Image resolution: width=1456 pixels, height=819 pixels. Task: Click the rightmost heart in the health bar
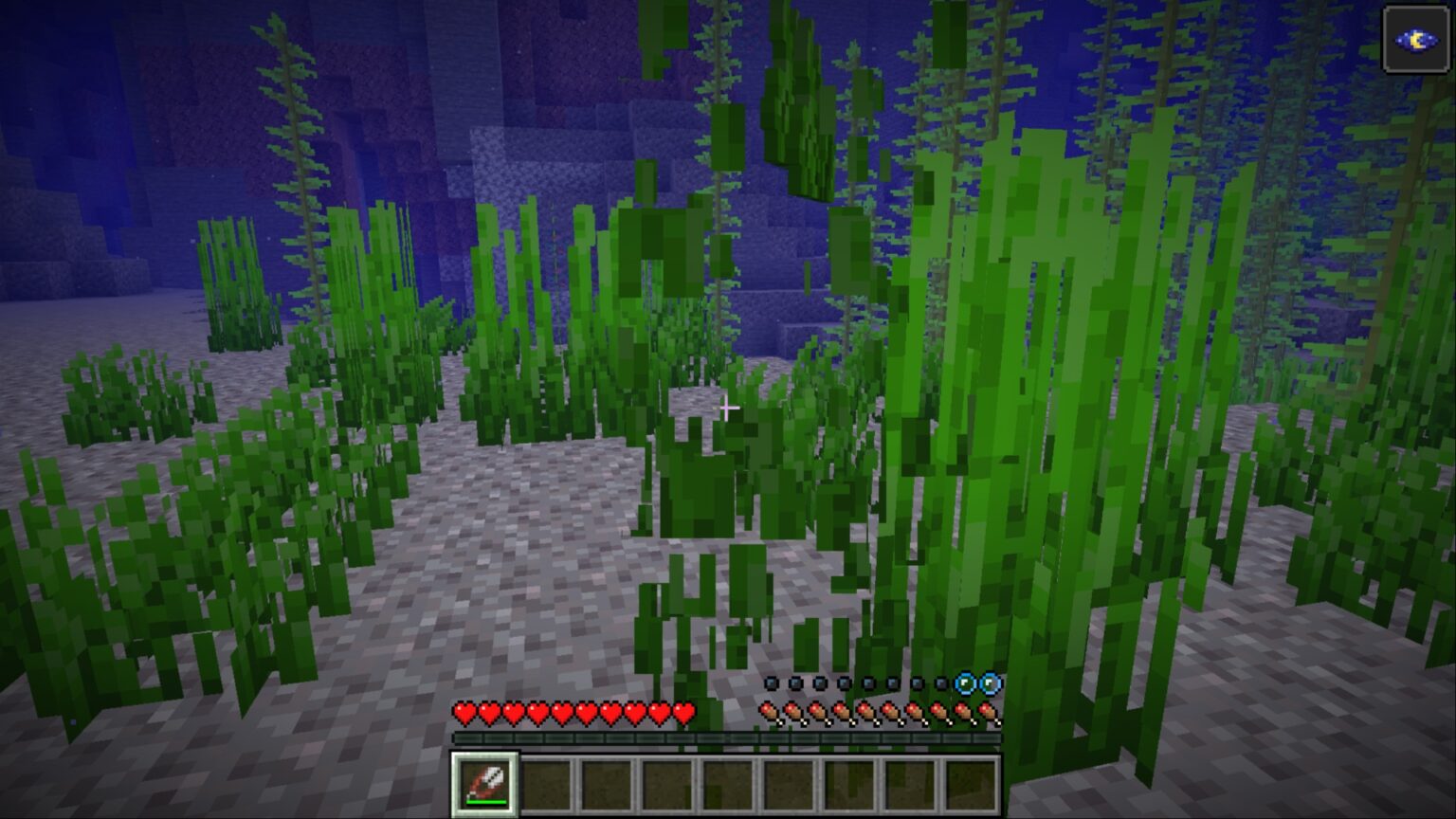click(x=682, y=713)
